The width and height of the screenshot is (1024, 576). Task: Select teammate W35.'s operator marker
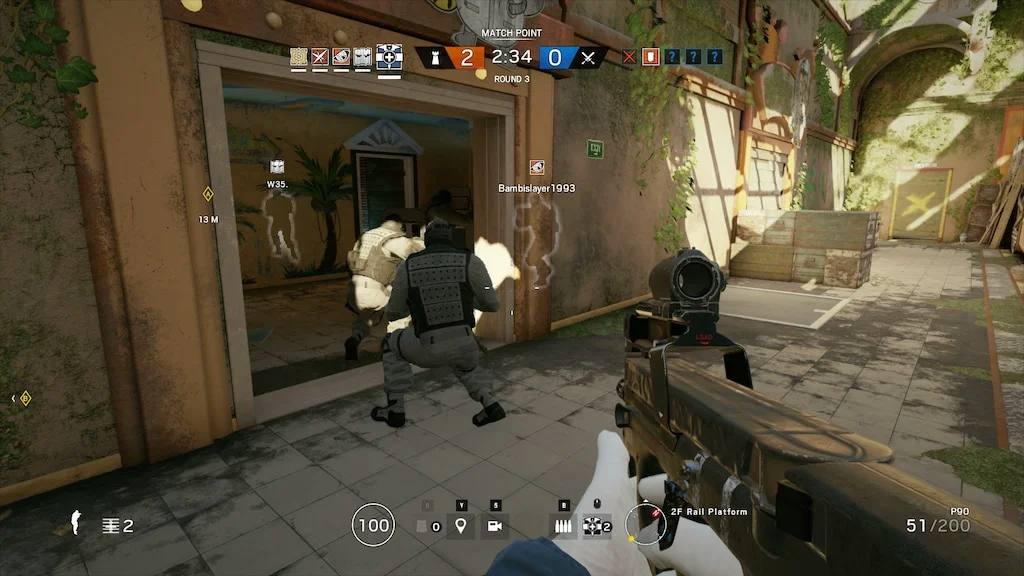[x=277, y=167]
